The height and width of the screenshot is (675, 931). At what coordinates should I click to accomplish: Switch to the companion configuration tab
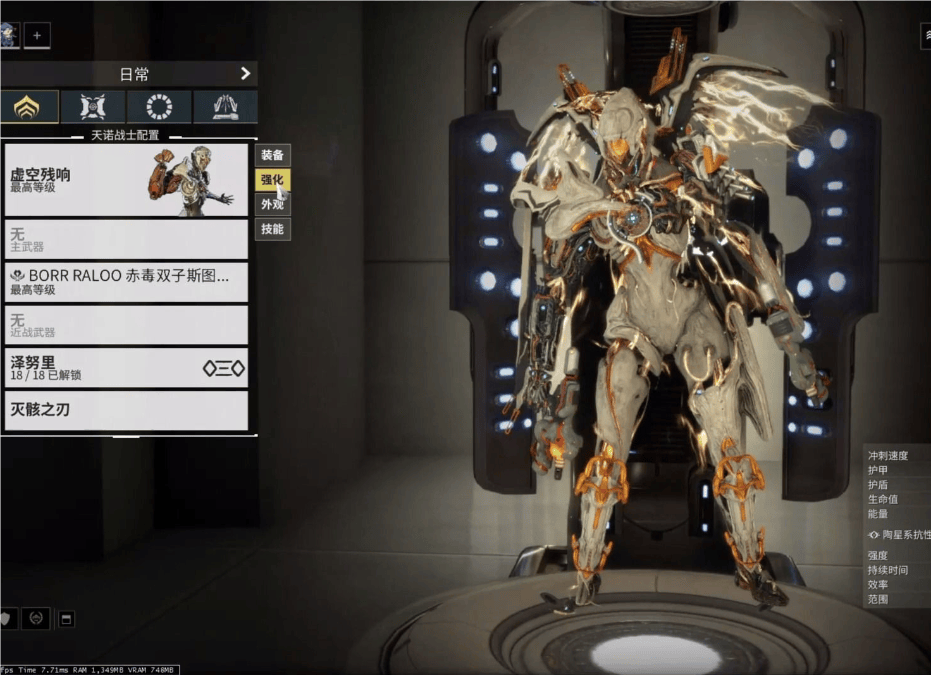pyautogui.click(x=93, y=107)
